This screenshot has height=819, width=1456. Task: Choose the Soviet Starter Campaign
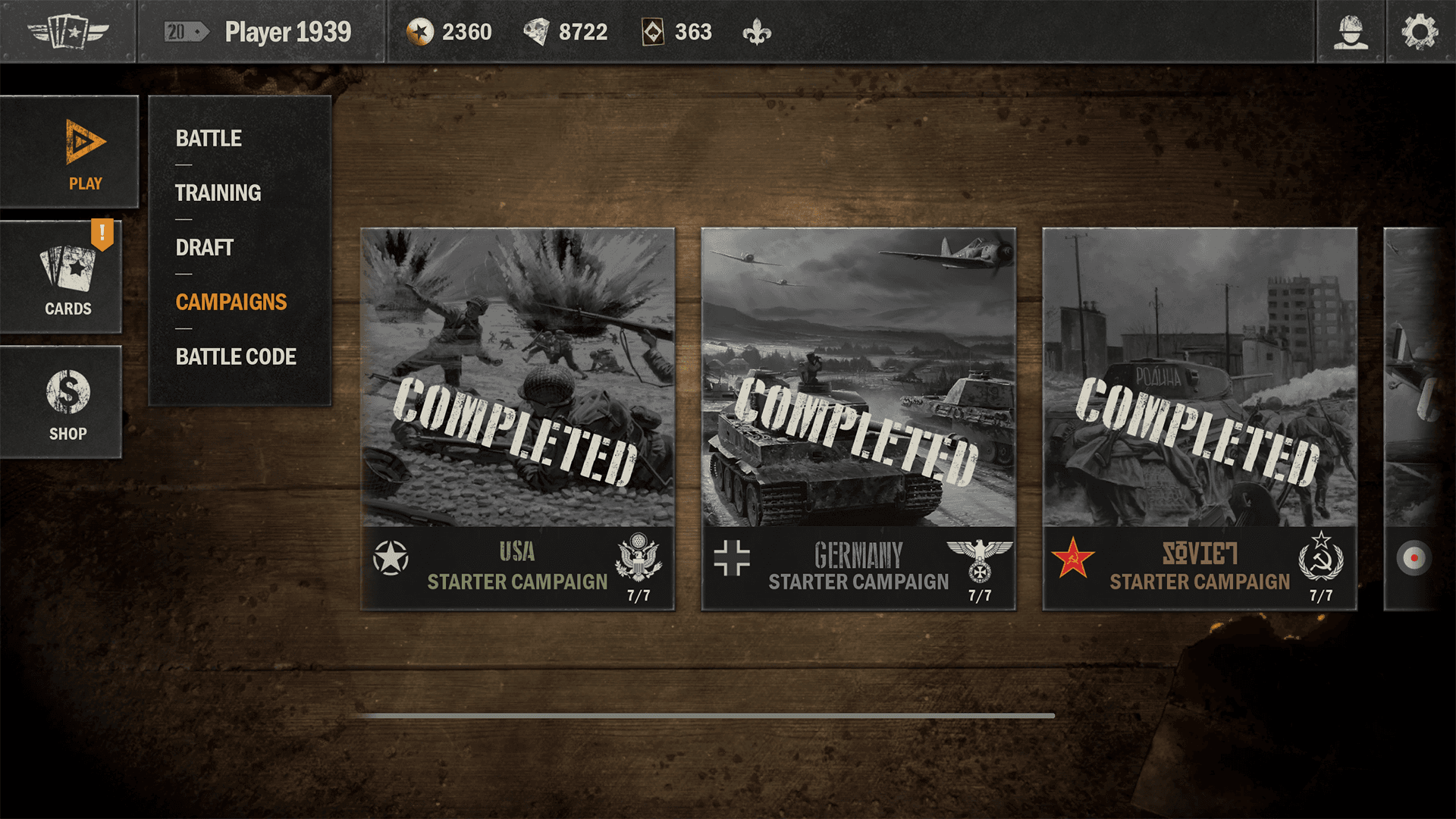pyautogui.click(x=1200, y=419)
